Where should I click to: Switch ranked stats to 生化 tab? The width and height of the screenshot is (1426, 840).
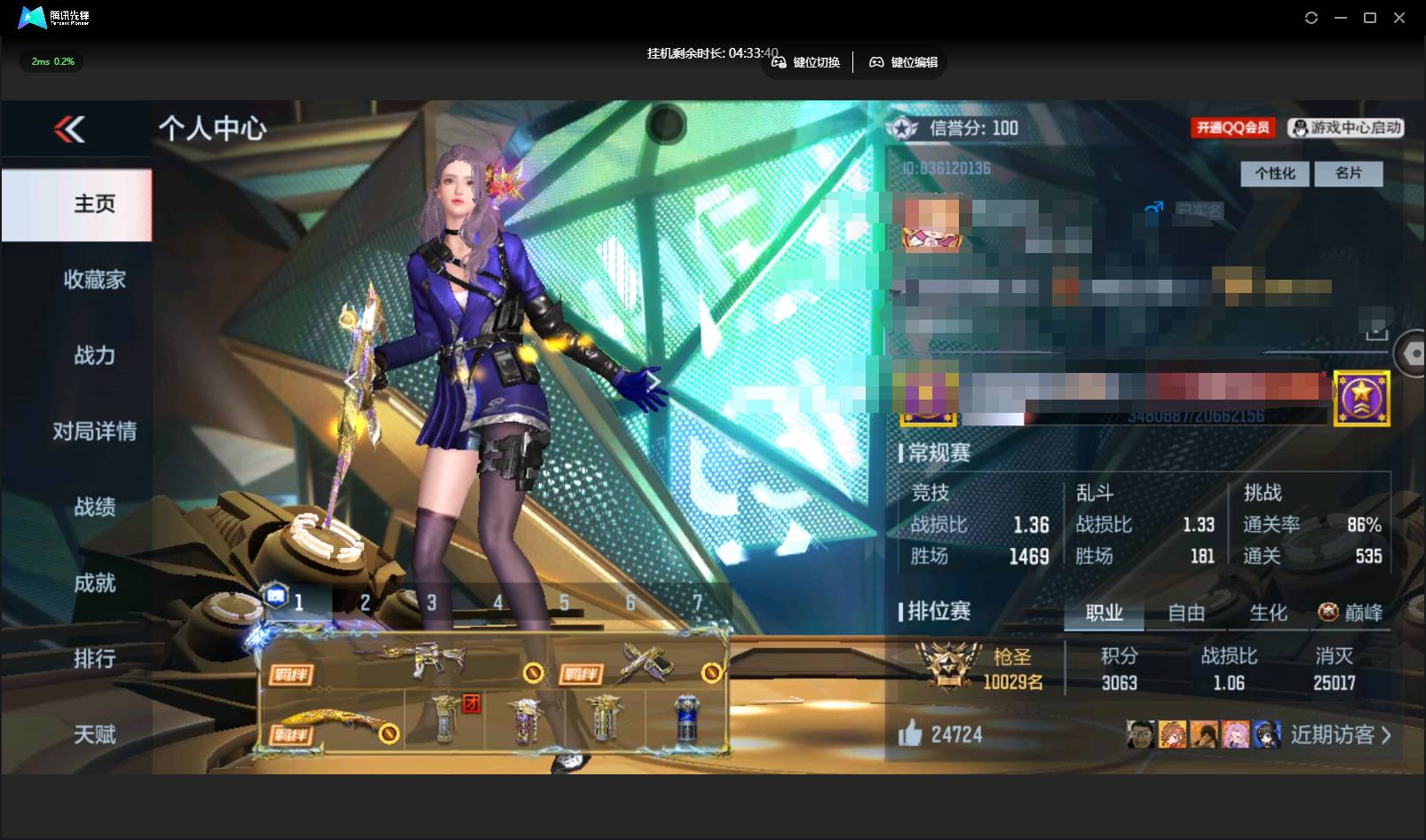point(1268,613)
